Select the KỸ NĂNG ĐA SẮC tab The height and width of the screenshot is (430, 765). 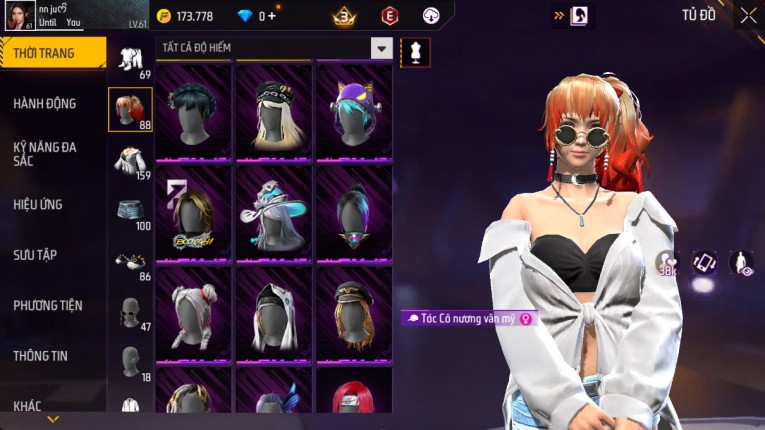[x=45, y=153]
